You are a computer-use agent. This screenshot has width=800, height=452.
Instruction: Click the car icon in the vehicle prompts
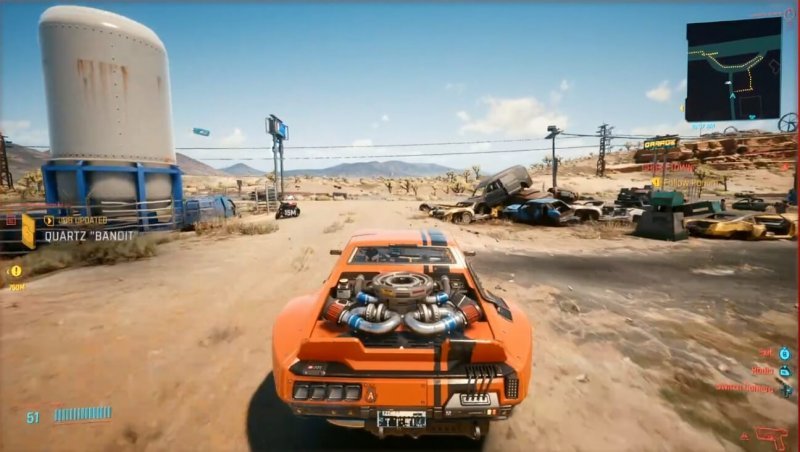point(785,371)
